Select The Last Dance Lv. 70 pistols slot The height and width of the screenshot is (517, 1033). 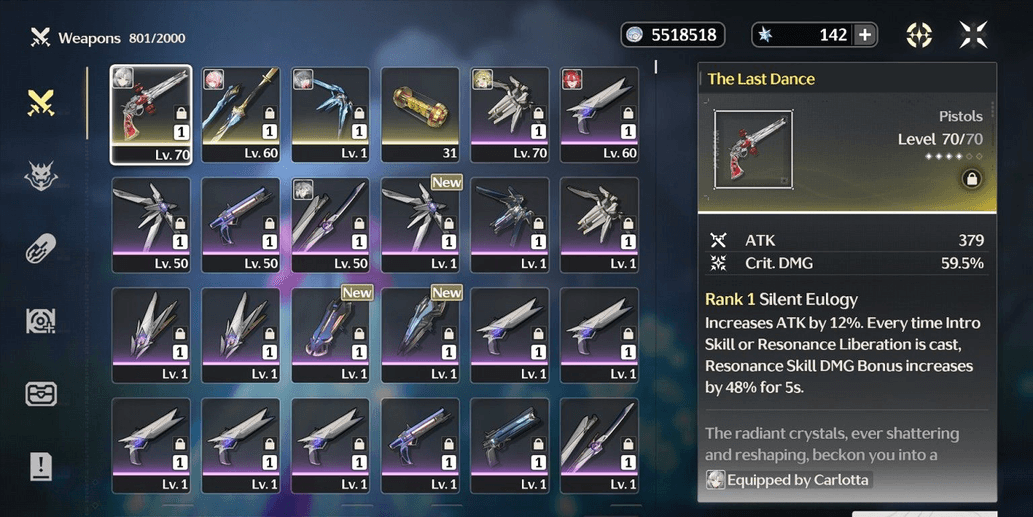tap(151, 114)
